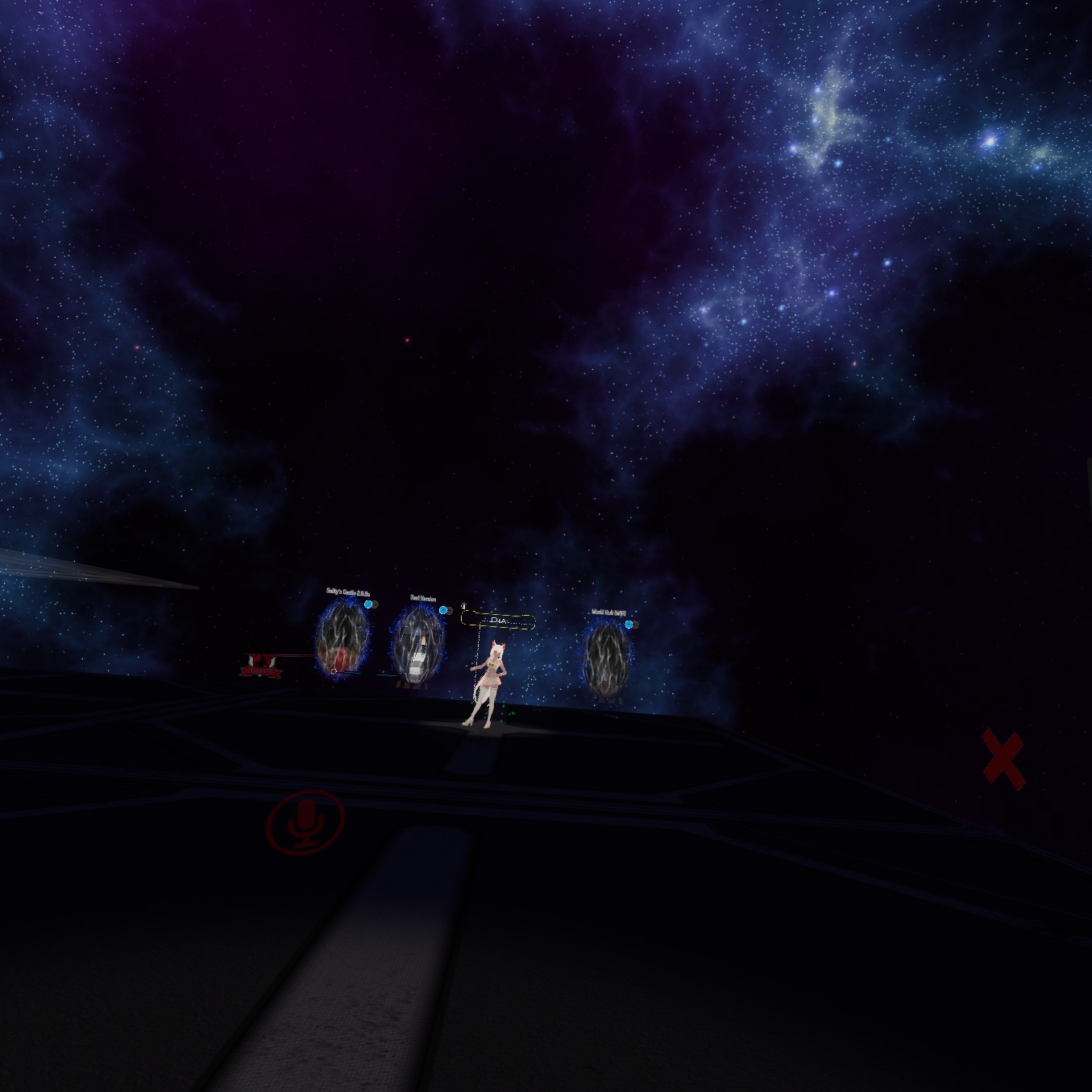Enter the Test Version portal
The image size is (1092, 1092).
[x=417, y=645]
